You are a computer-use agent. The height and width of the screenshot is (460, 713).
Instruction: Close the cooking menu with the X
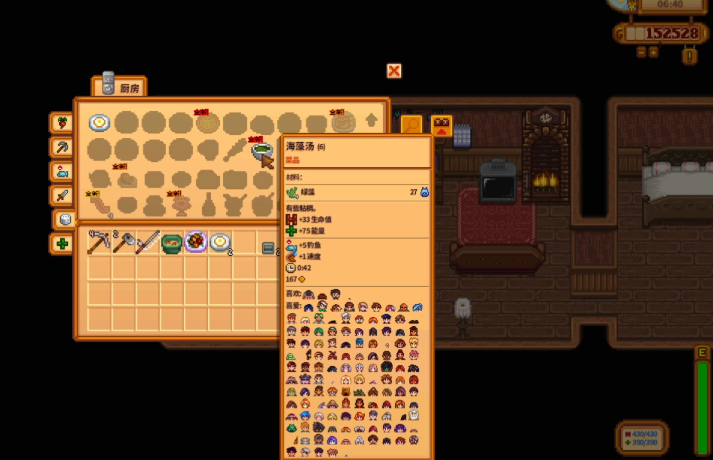[x=394, y=71]
